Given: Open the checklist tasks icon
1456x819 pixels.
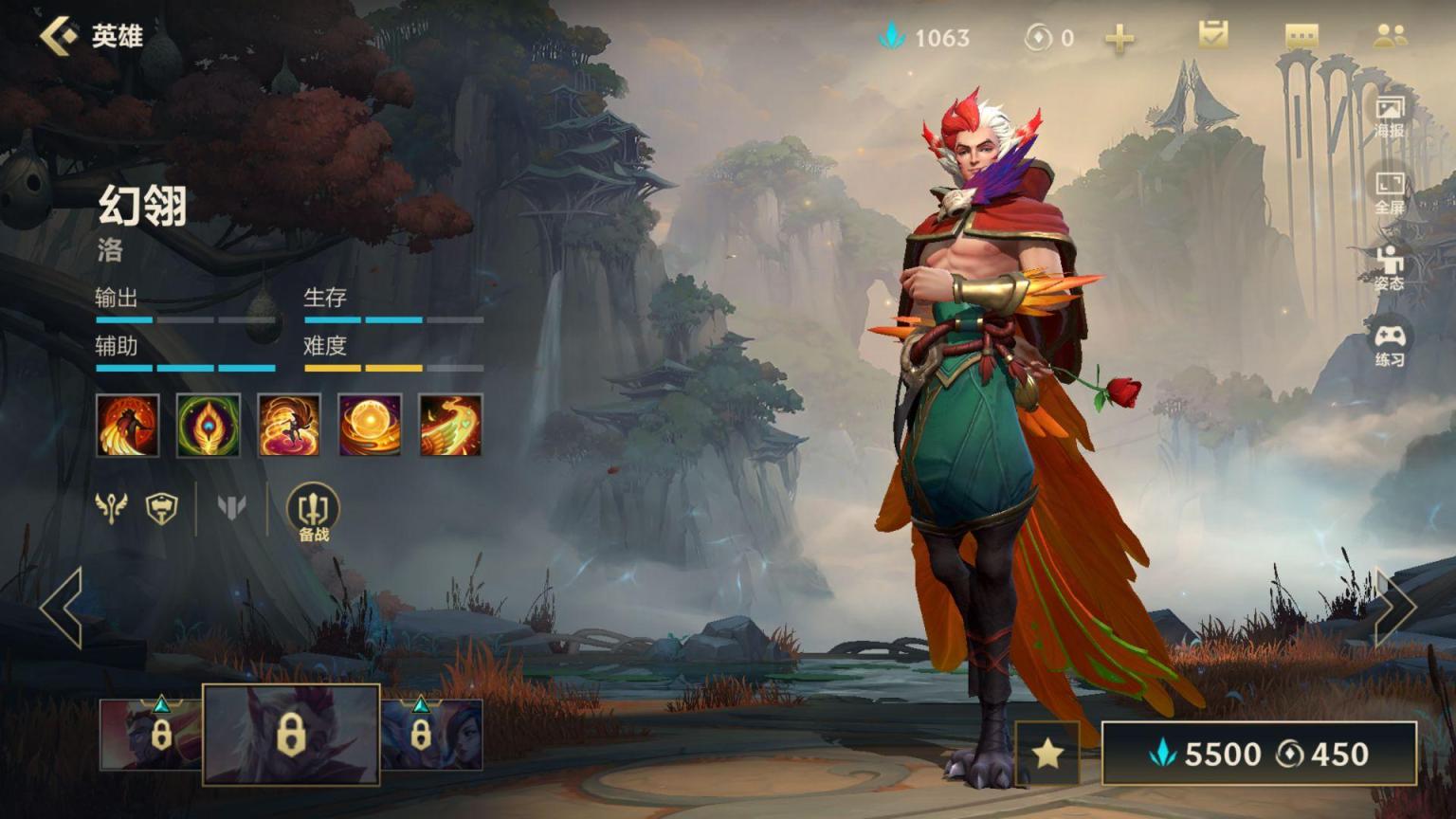Looking at the screenshot, I should (x=1212, y=36).
